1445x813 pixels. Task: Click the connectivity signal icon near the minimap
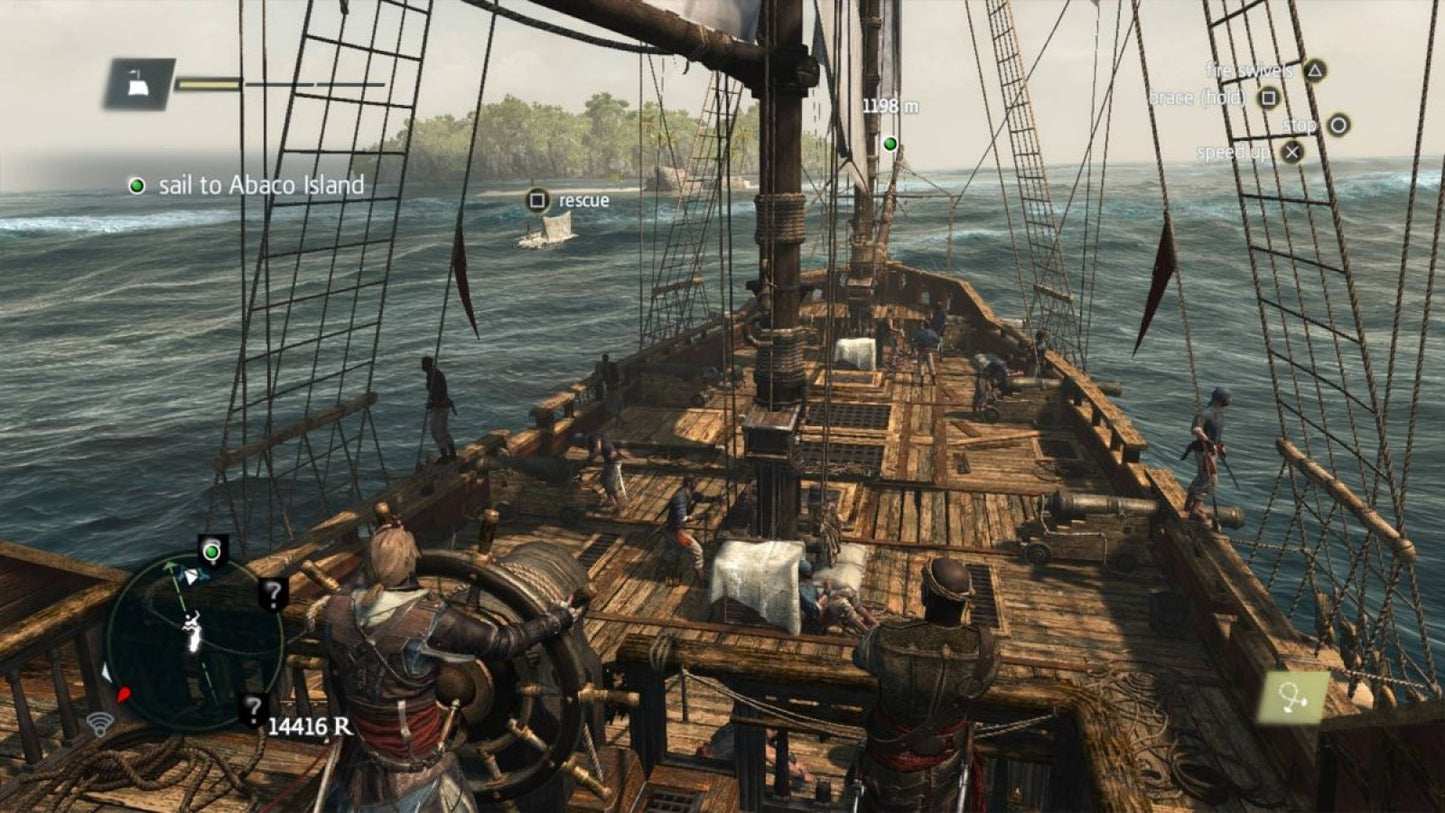[x=100, y=725]
